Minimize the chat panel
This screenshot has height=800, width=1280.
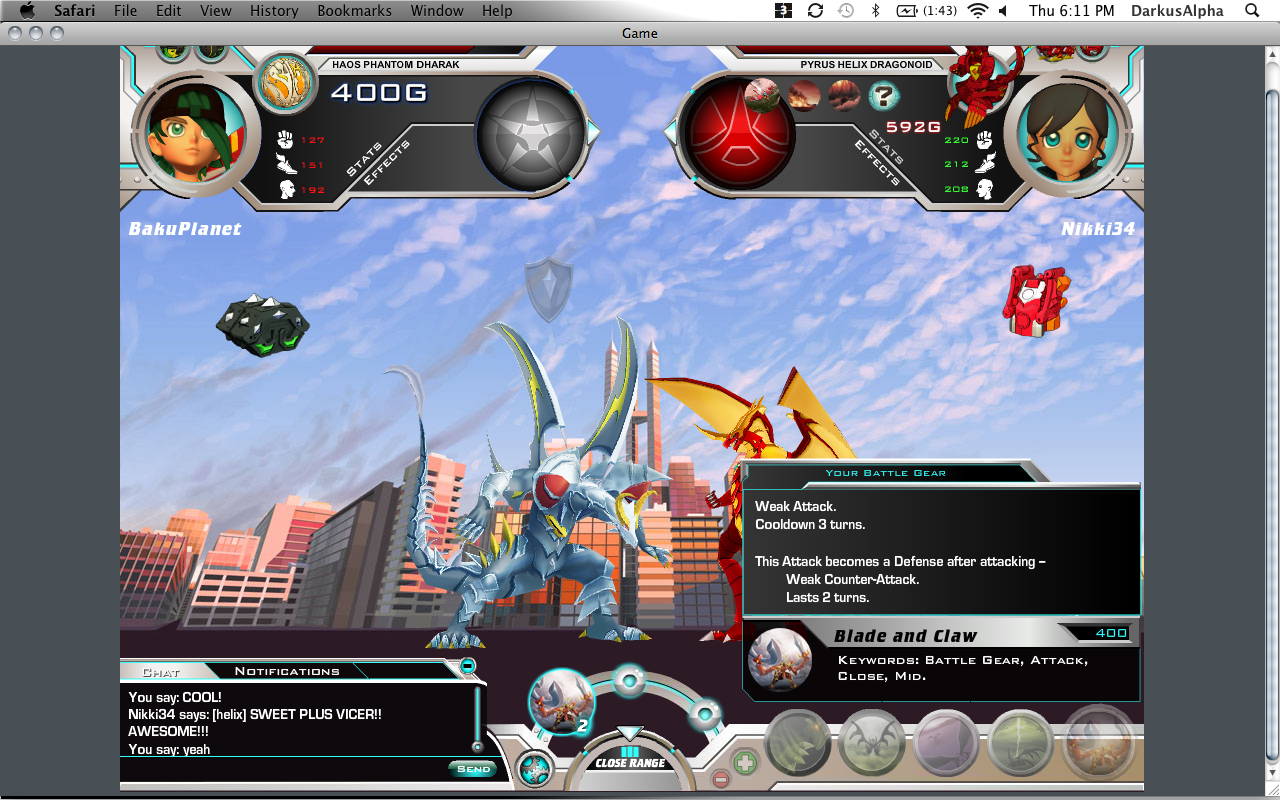[467, 666]
